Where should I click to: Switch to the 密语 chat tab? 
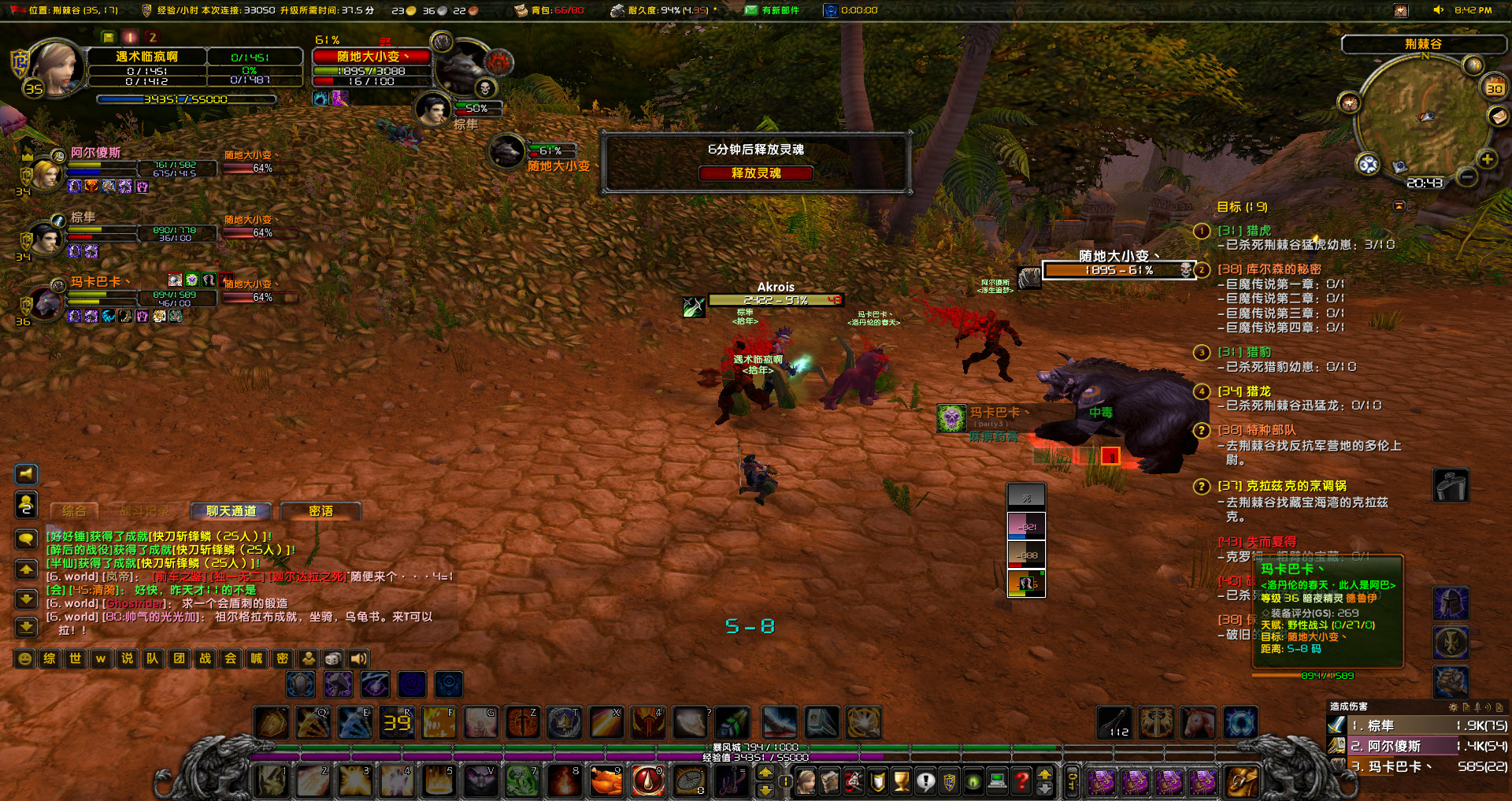tap(321, 511)
